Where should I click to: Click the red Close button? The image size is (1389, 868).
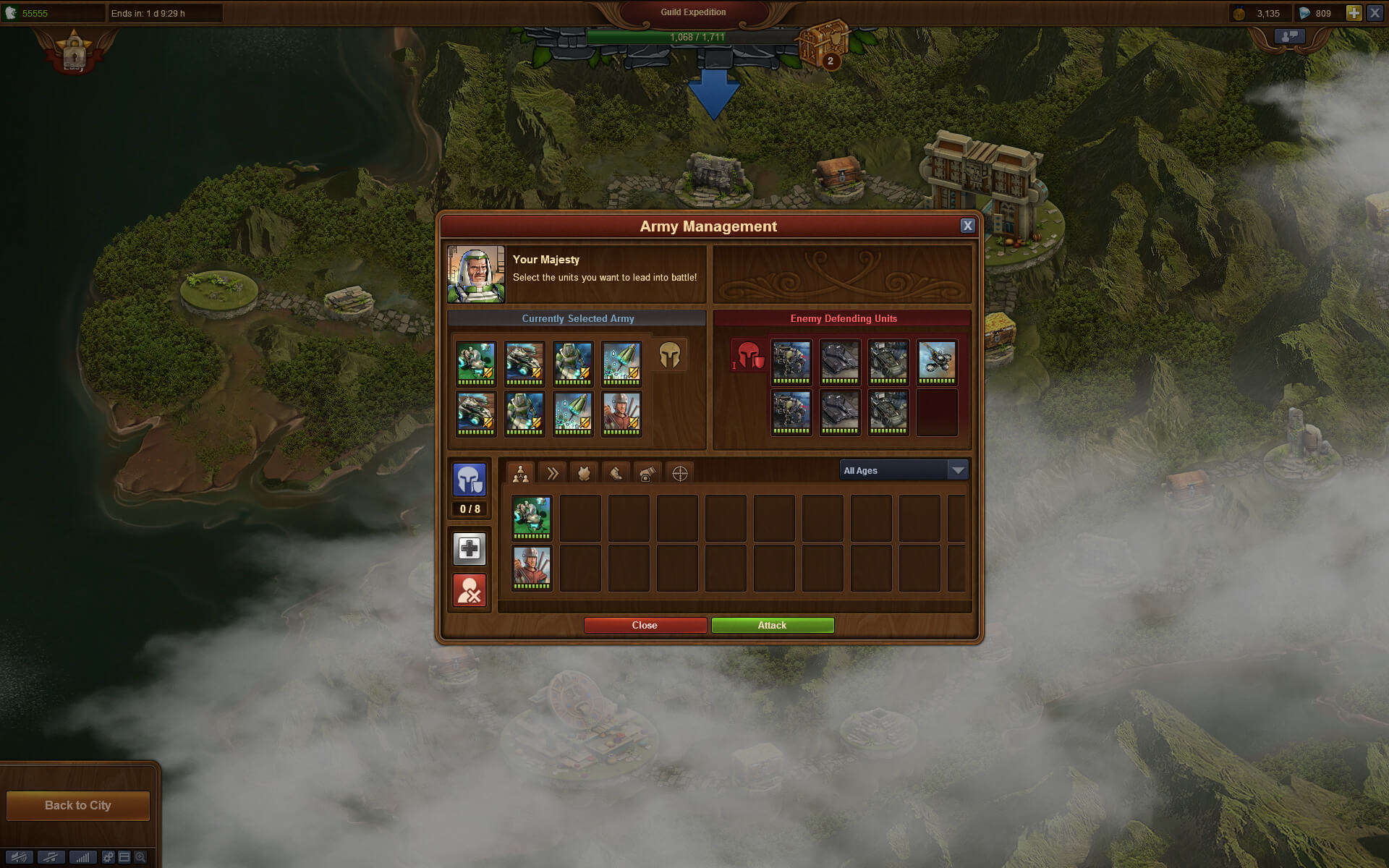[645, 625]
